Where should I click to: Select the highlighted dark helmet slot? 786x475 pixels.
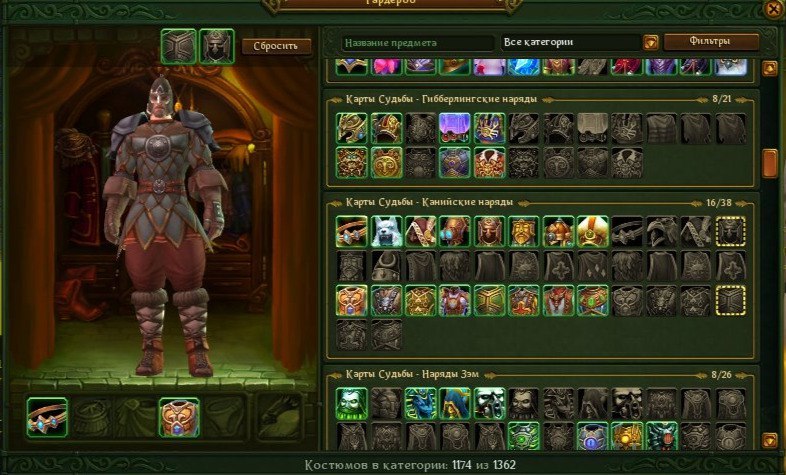pos(731,232)
